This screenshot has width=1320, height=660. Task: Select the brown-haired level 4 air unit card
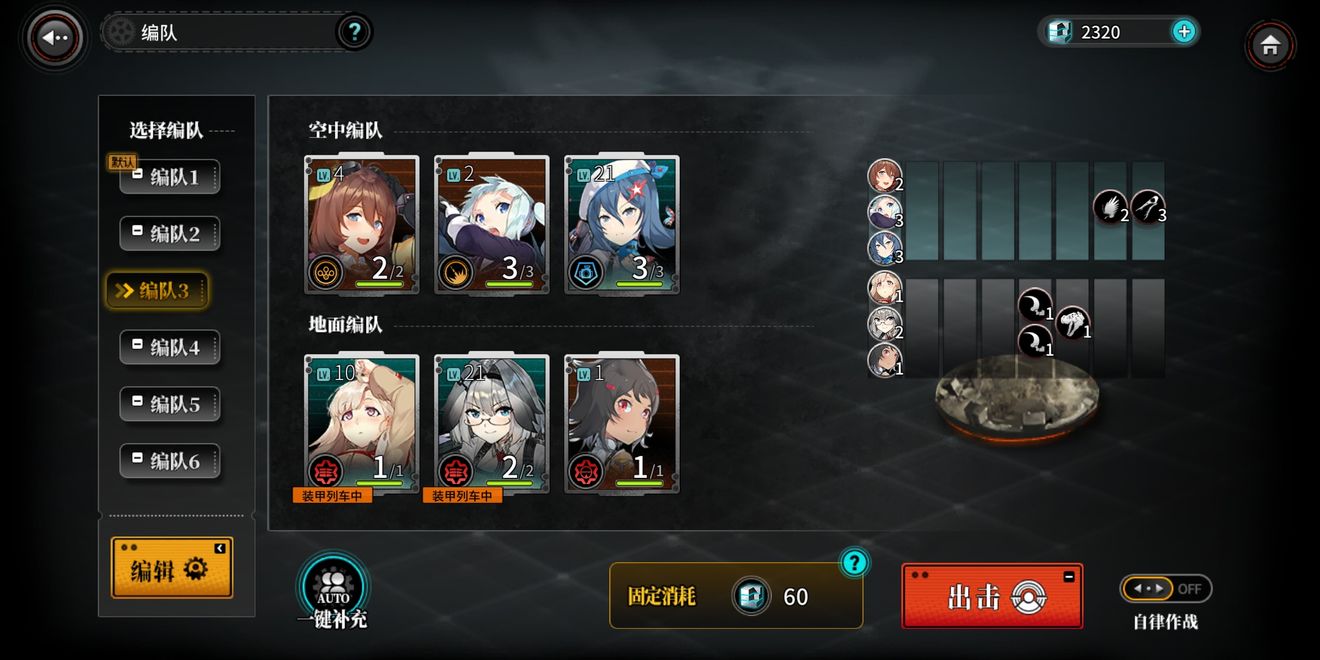click(x=361, y=225)
